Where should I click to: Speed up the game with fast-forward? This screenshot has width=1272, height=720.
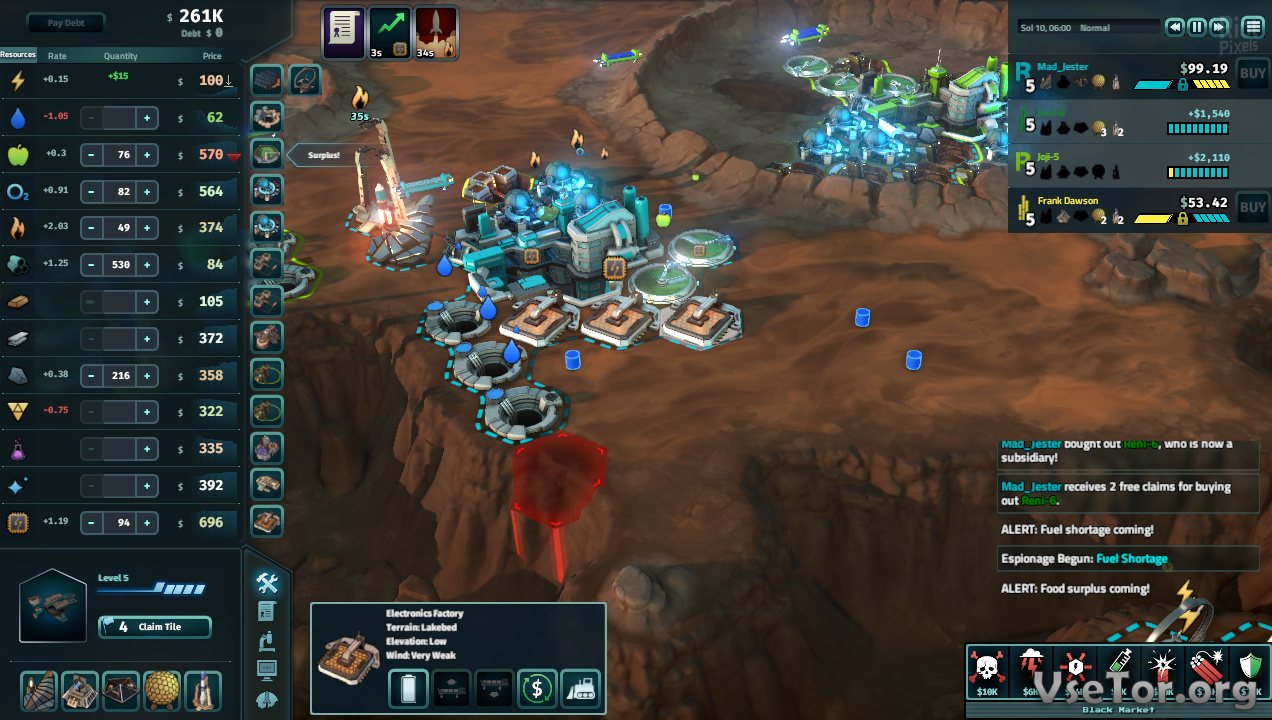pyautogui.click(x=1219, y=27)
